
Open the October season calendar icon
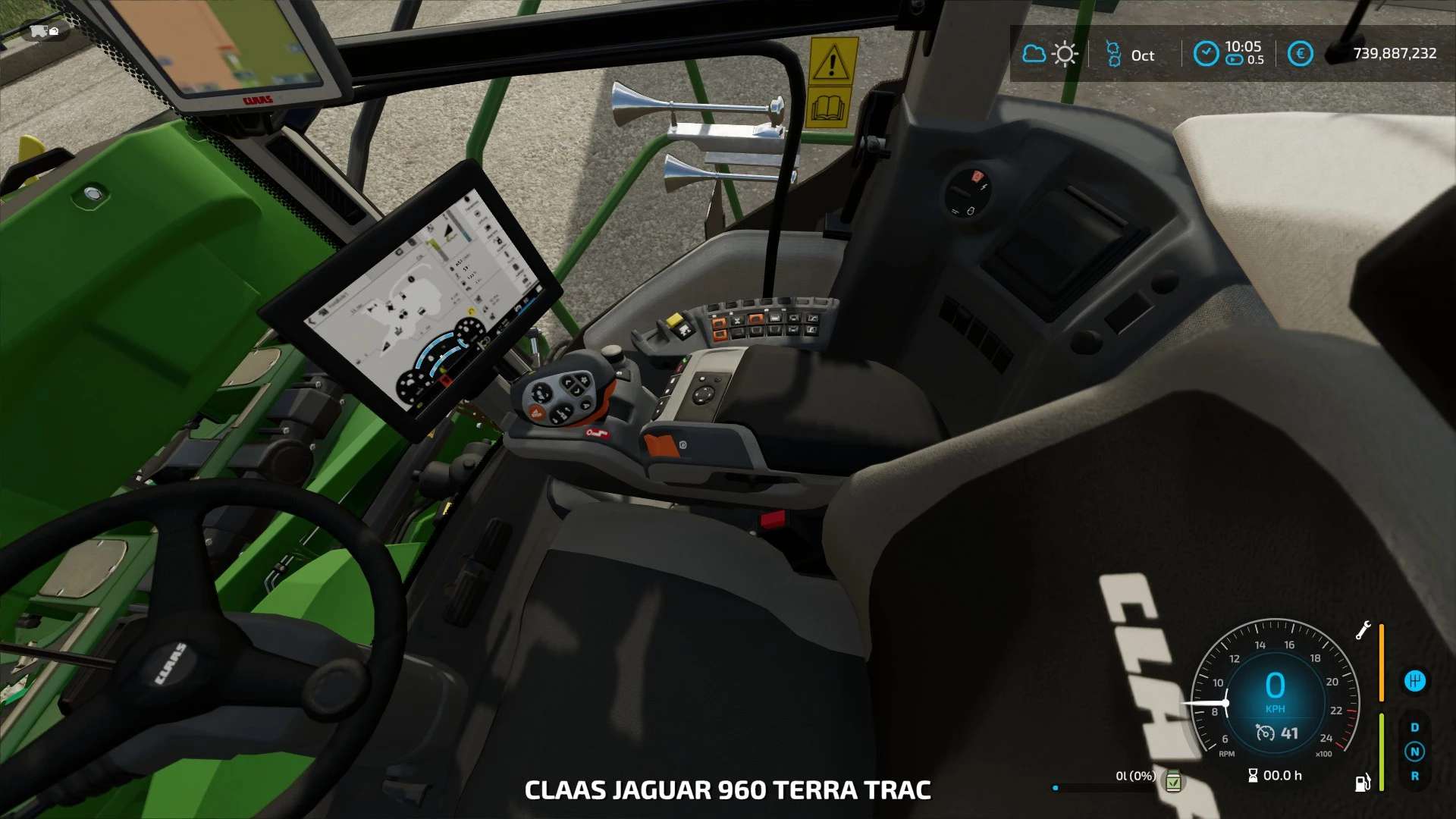[x=1112, y=54]
